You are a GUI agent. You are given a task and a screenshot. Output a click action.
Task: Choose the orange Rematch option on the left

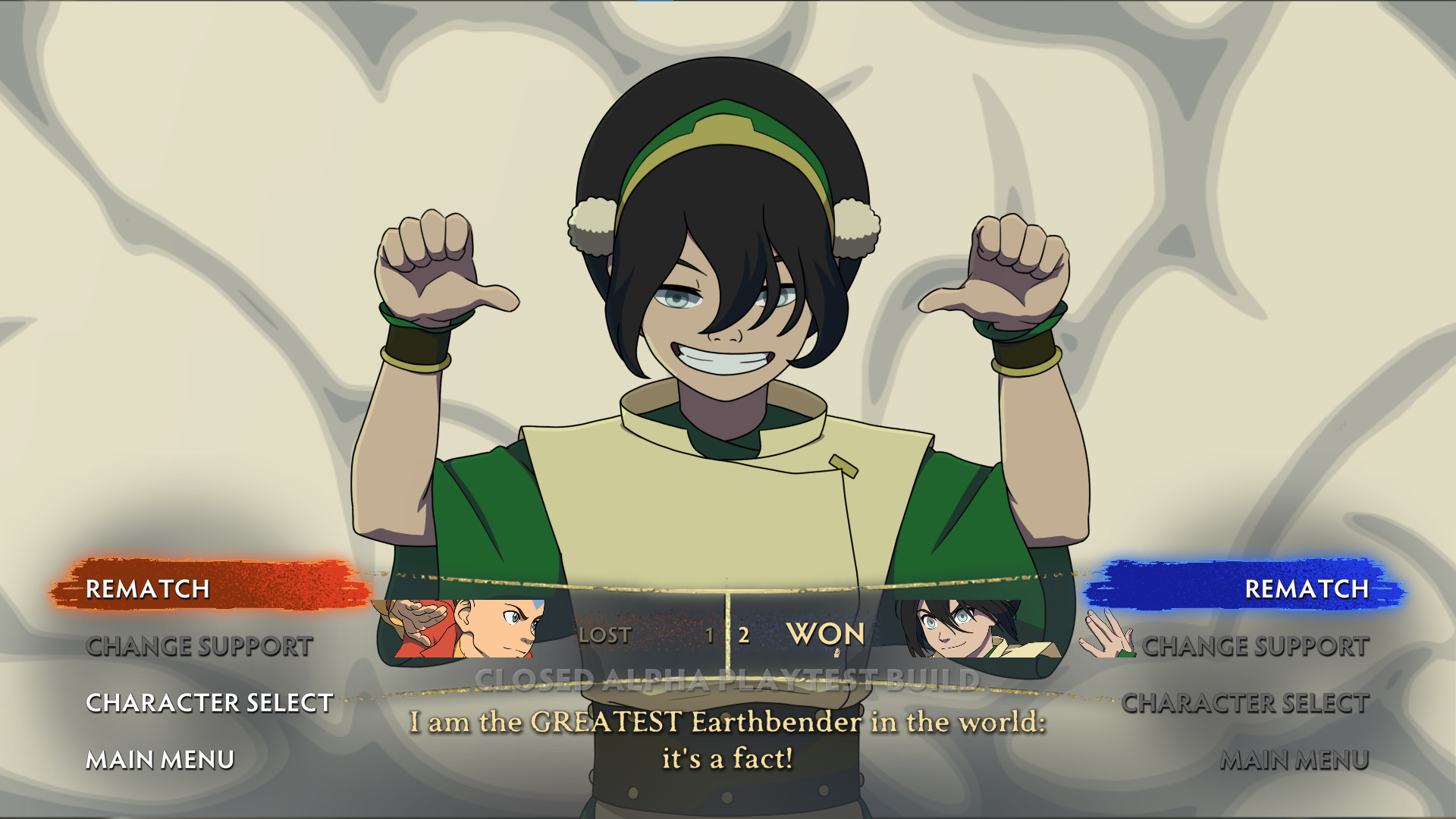148,588
